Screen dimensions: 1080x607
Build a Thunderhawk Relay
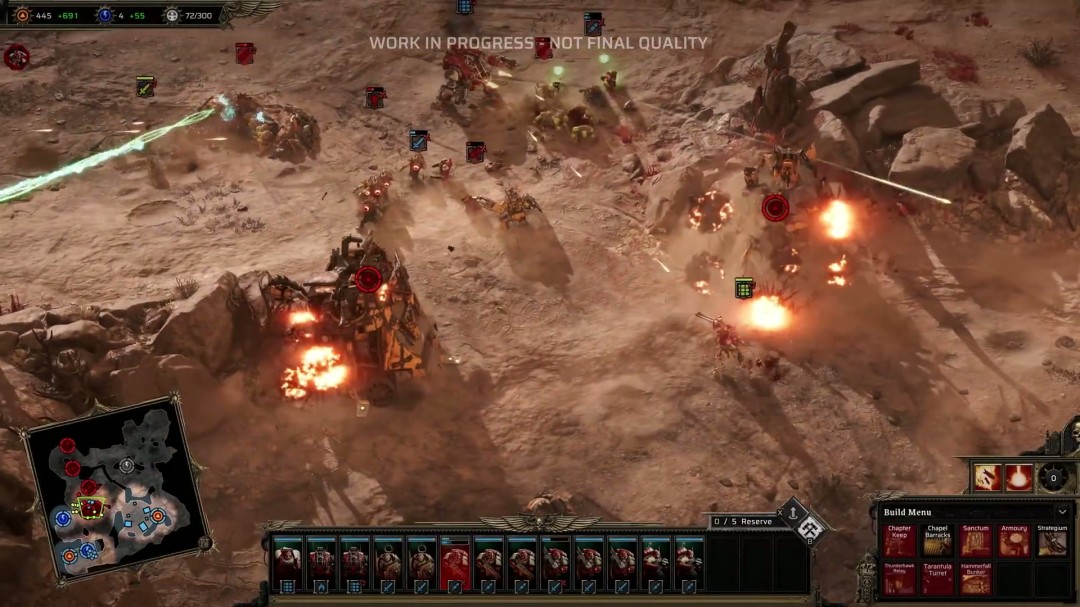(899, 580)
